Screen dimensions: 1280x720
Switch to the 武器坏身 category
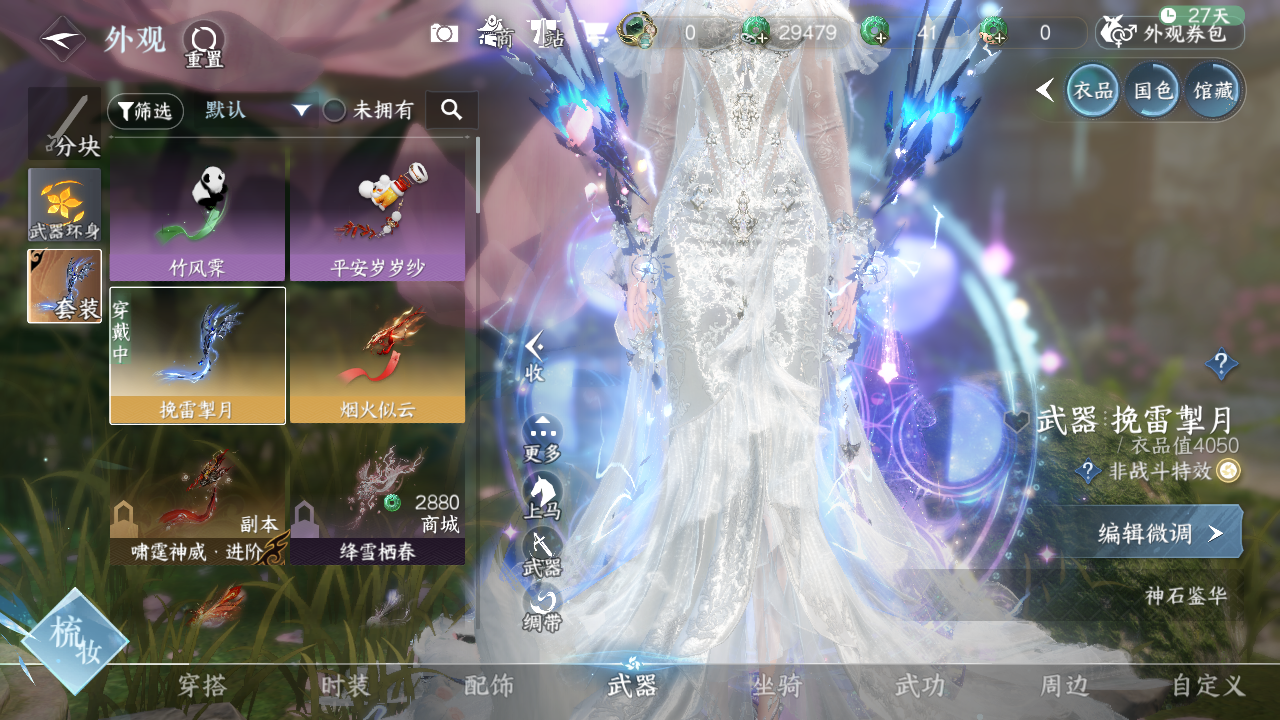[65, 205]
